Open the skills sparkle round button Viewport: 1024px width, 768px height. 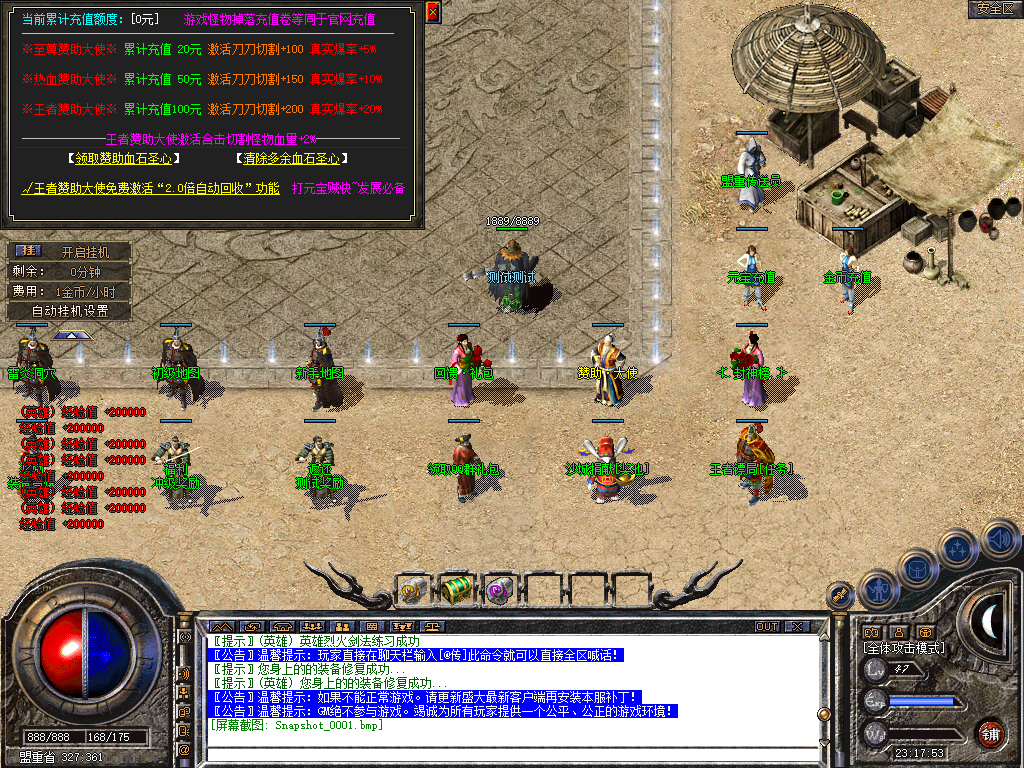(958, 548)
